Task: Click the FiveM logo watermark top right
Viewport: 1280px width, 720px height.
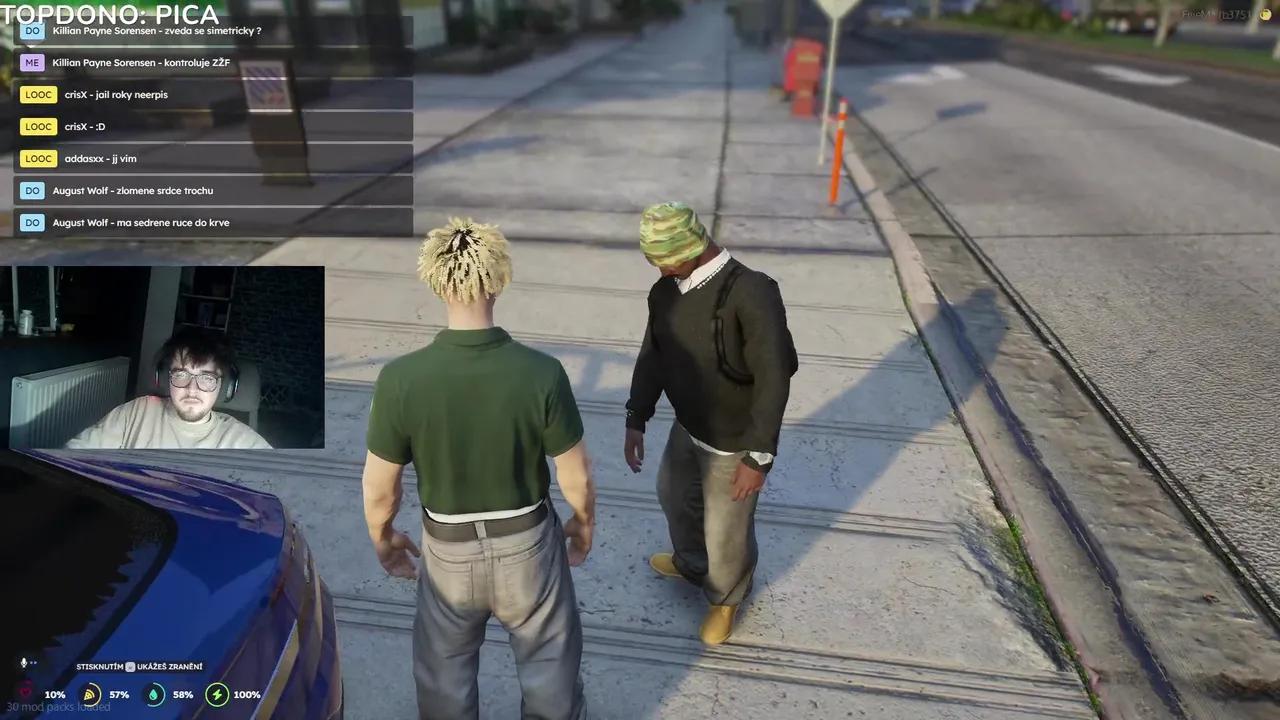Action: (x=1264, y=14)
